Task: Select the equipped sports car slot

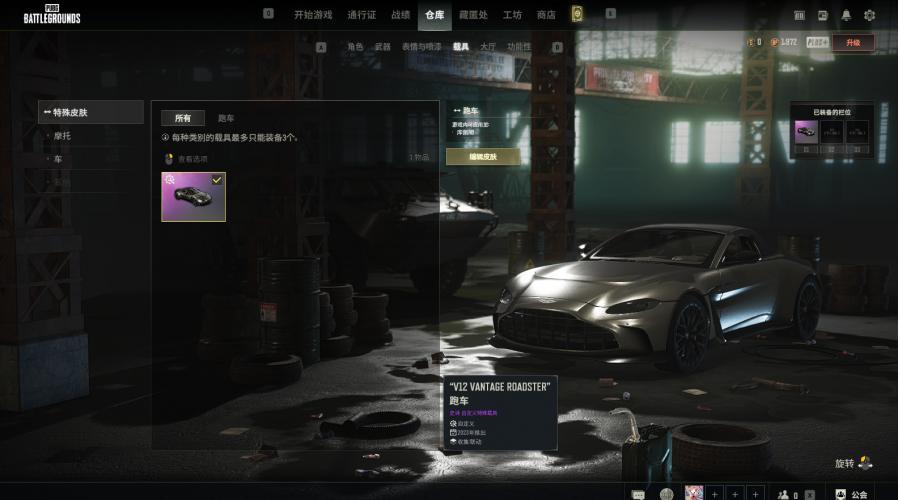Action: pos(806,131)
